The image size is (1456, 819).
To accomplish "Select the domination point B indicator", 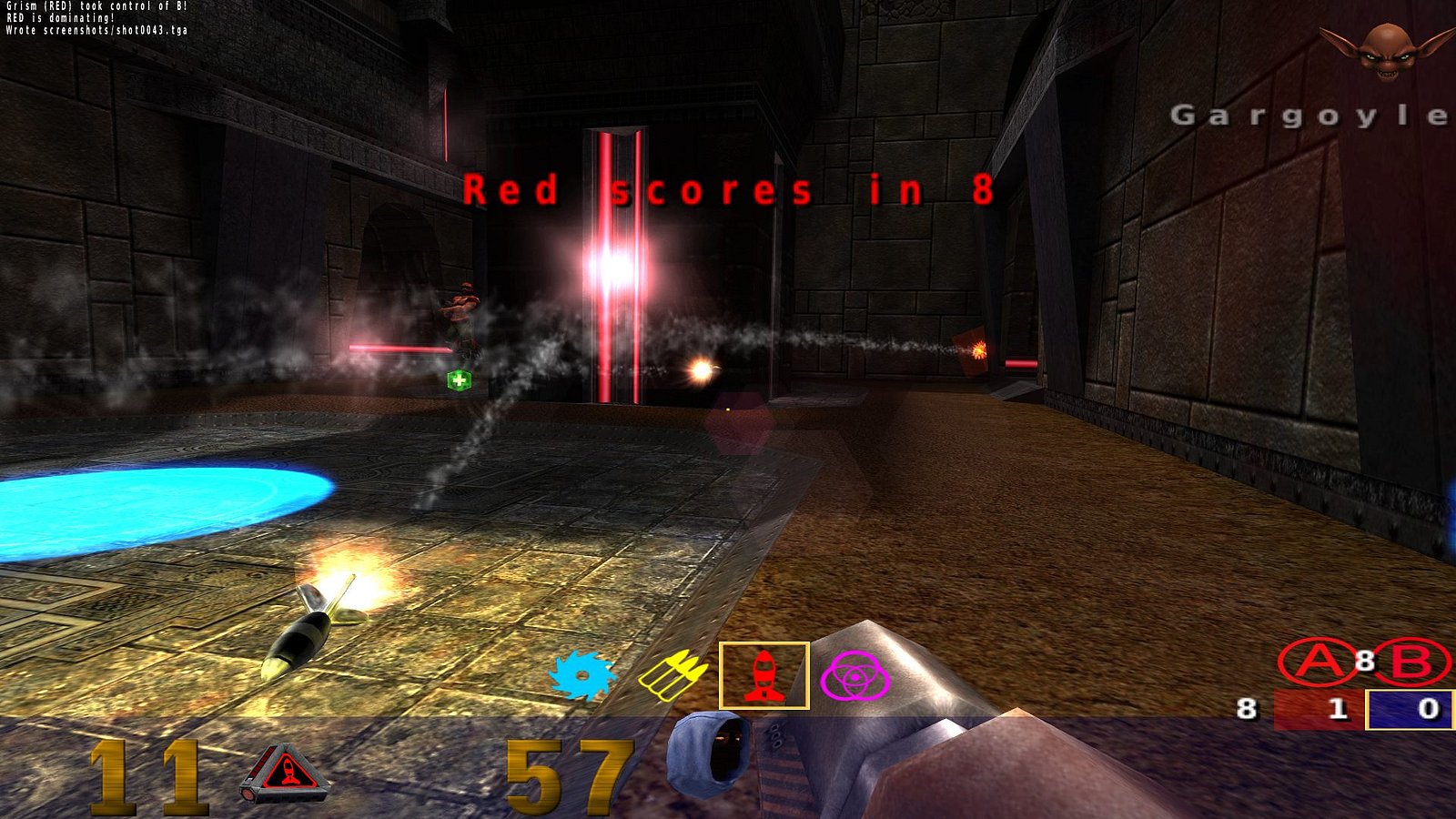I will (x=1411, y=662).
